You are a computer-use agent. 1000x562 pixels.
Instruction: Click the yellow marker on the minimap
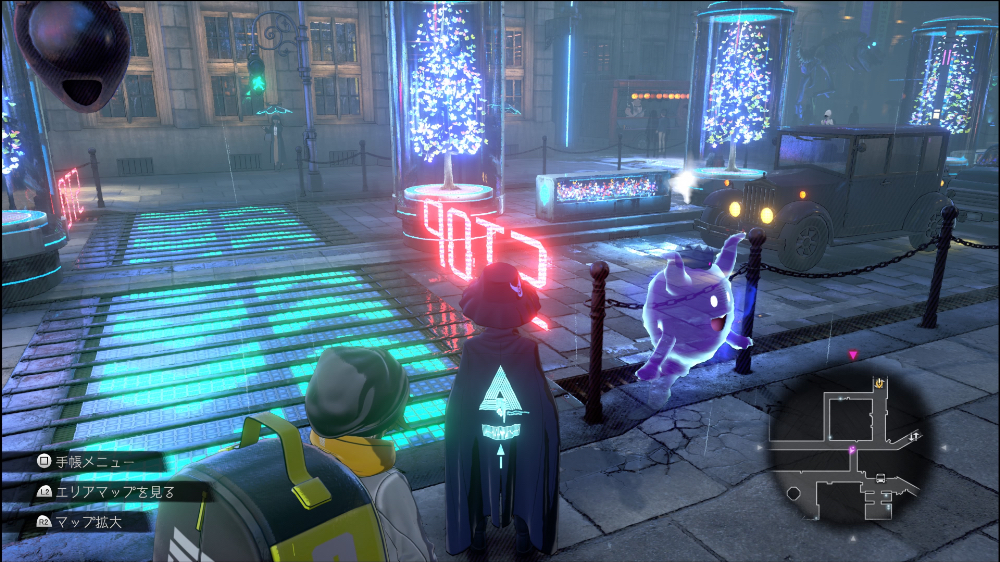point(879,381)
